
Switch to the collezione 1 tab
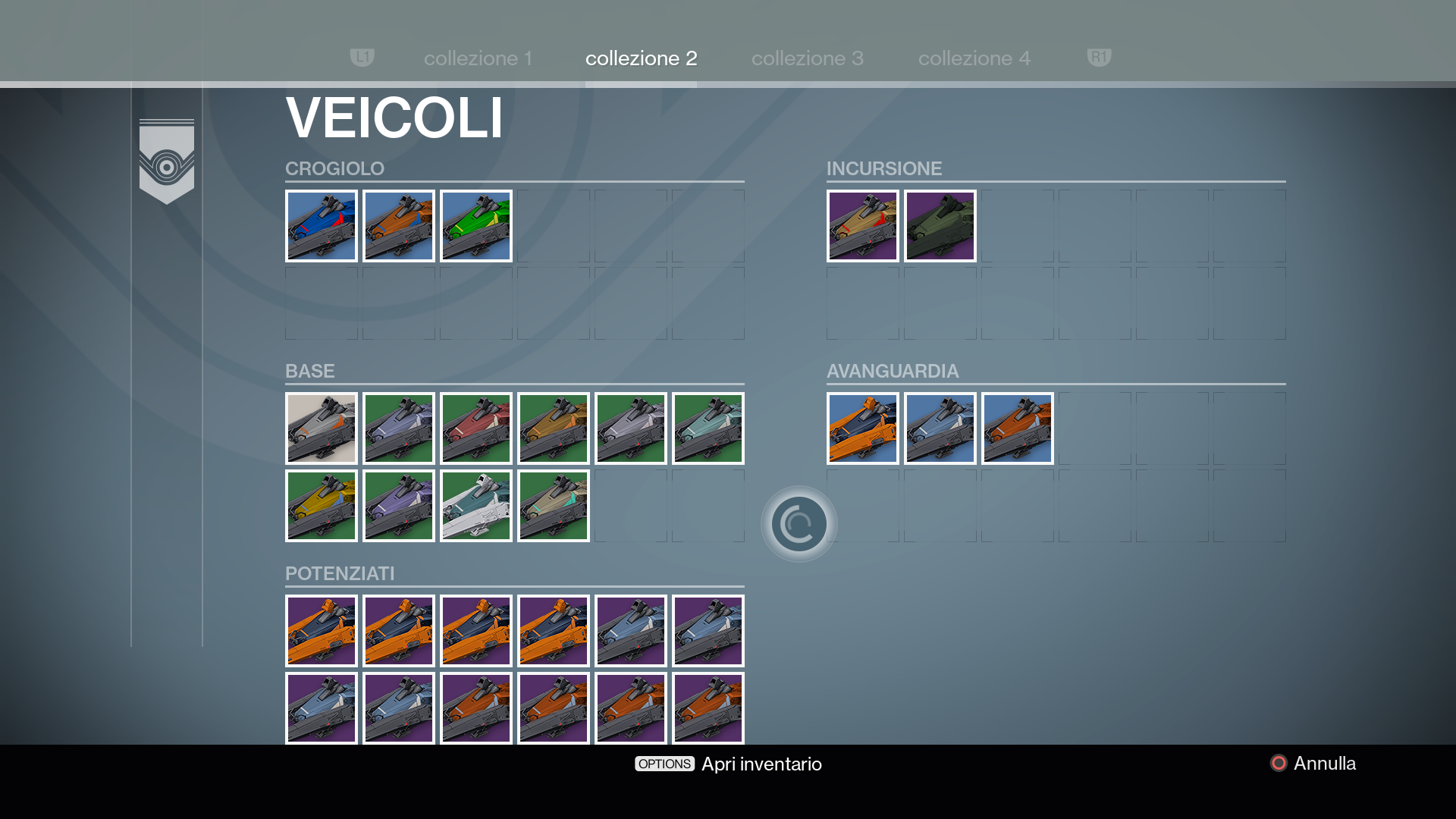point(478,58)
